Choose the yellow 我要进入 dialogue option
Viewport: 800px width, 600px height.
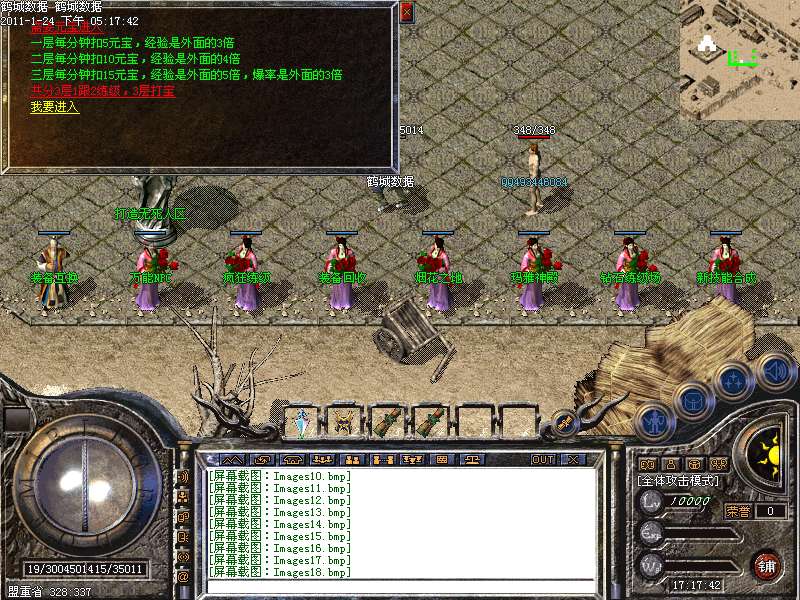tap(55, 107)
